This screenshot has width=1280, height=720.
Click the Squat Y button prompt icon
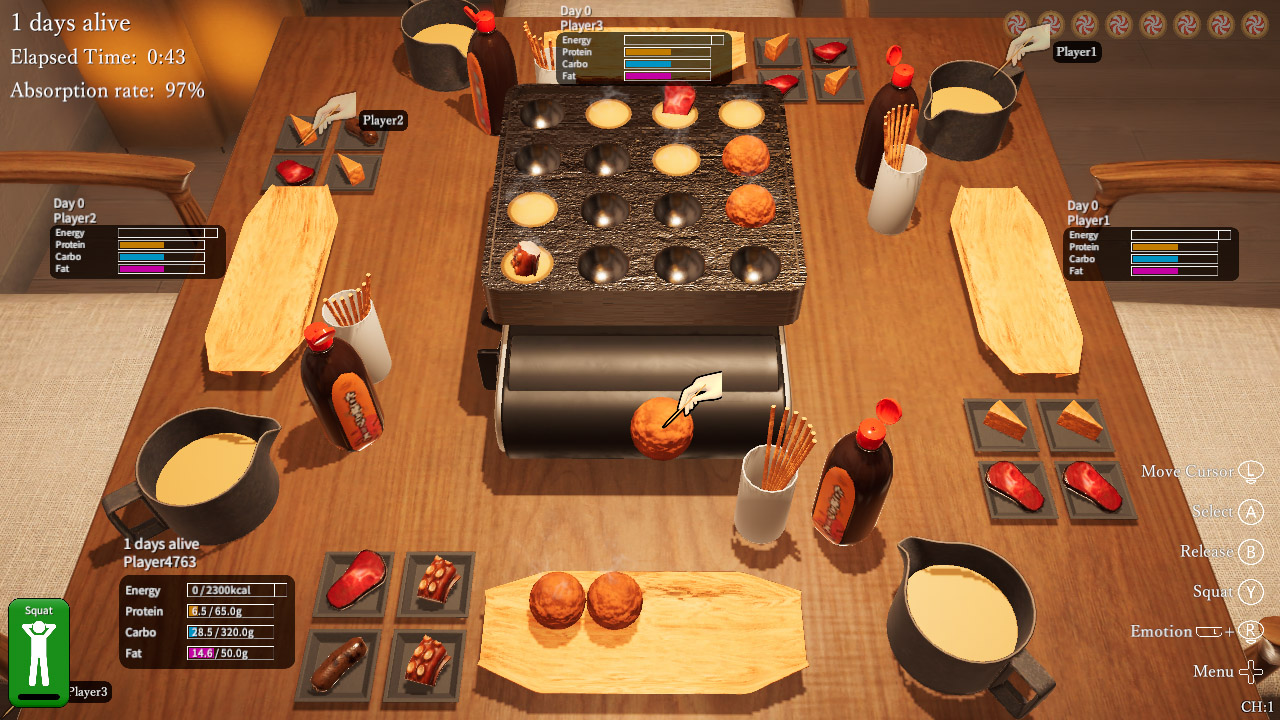[x=1250, y=591]
